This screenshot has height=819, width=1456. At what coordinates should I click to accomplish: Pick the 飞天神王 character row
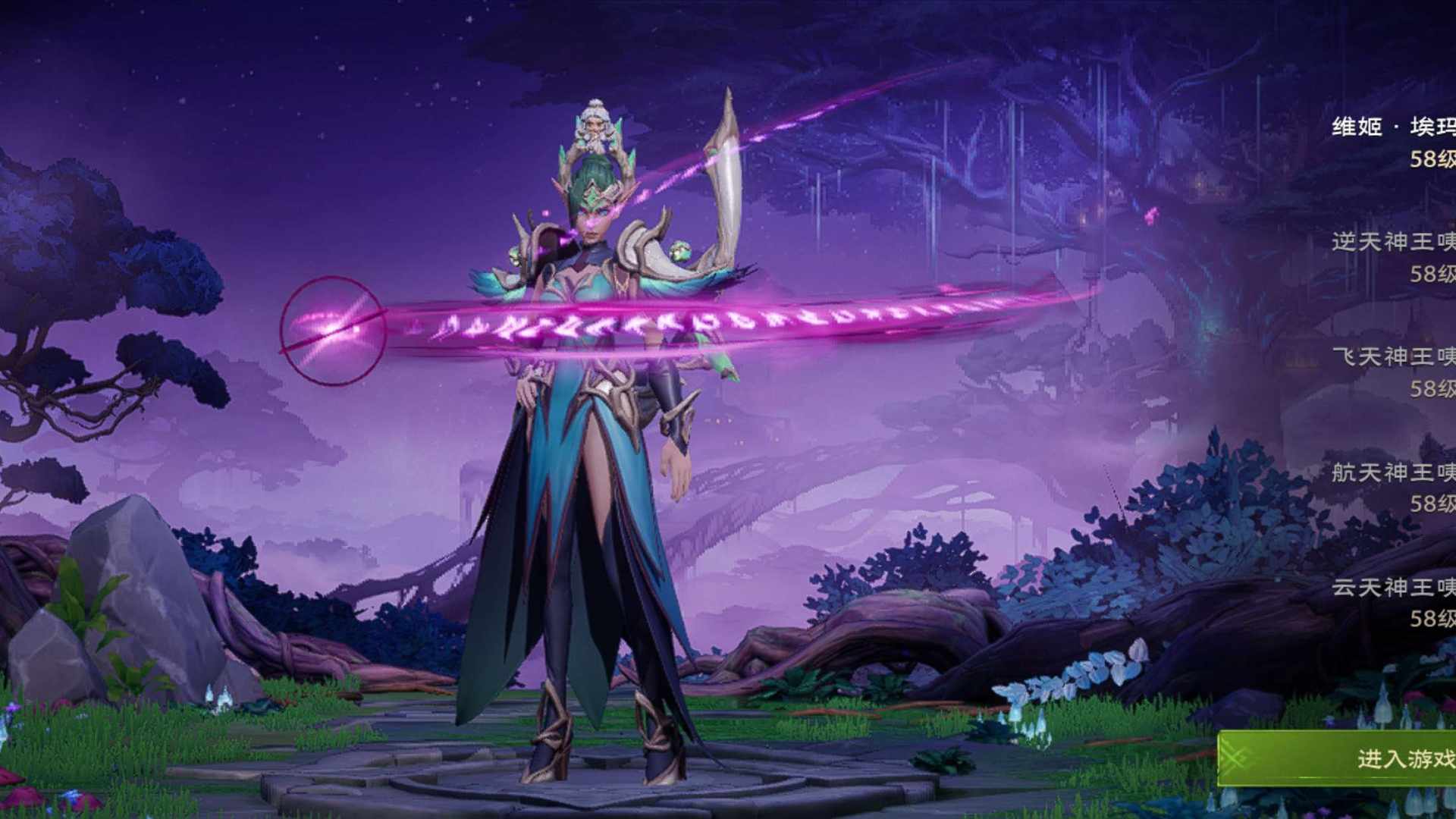tap(1394, 372)
